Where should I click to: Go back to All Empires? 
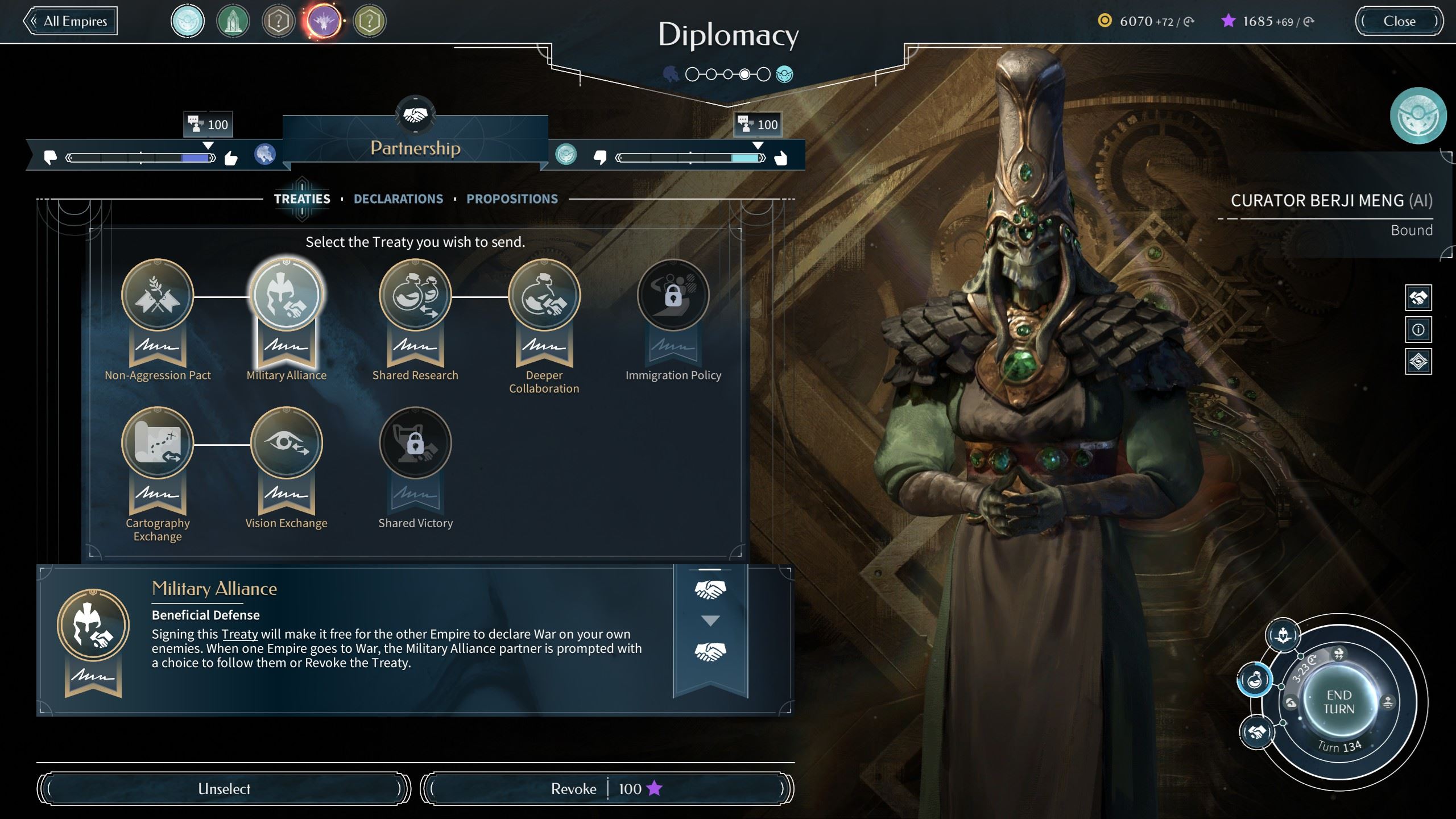[x=71, y=22]
